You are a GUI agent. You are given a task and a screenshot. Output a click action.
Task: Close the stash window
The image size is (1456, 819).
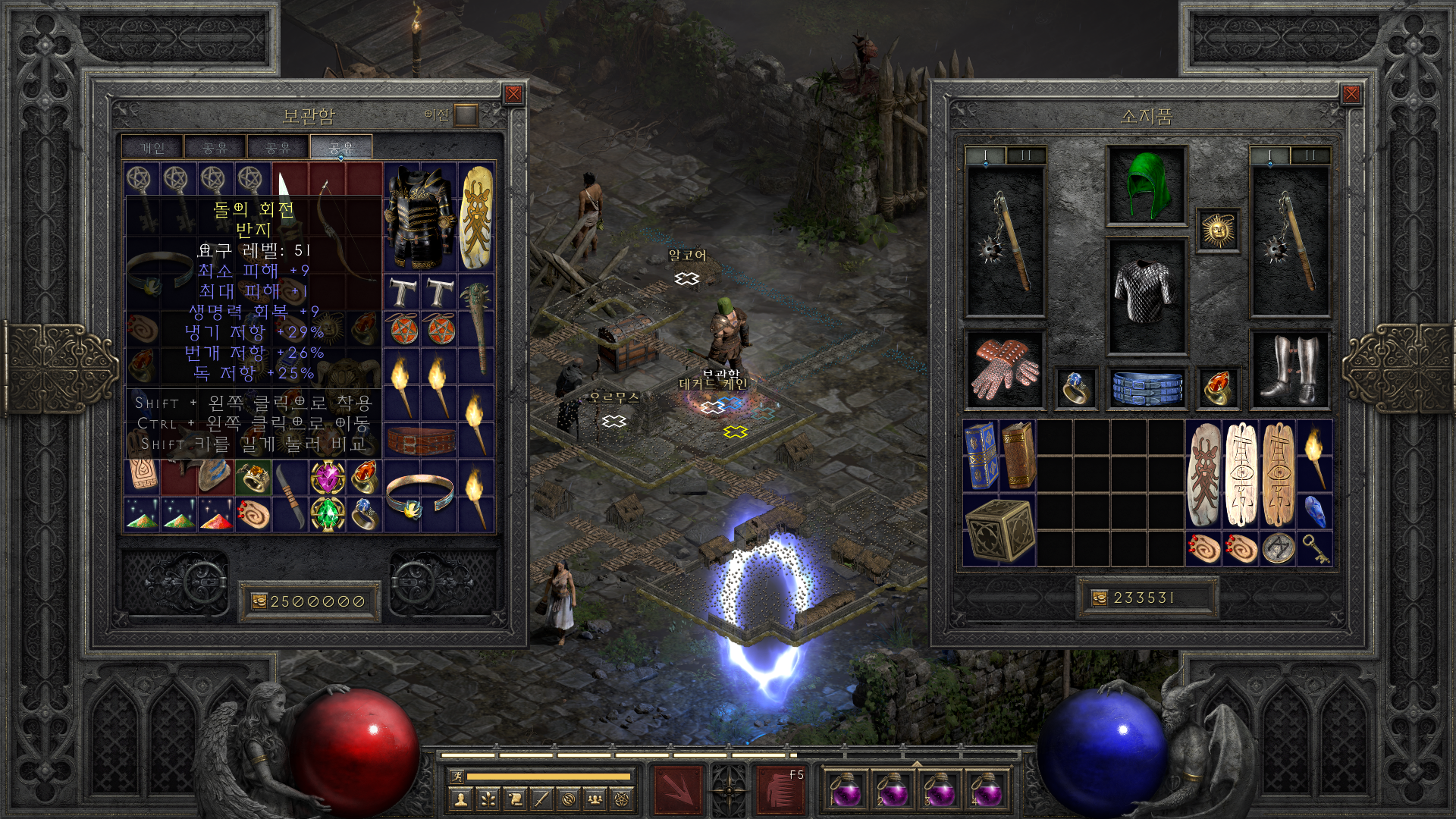pos(513,94)
